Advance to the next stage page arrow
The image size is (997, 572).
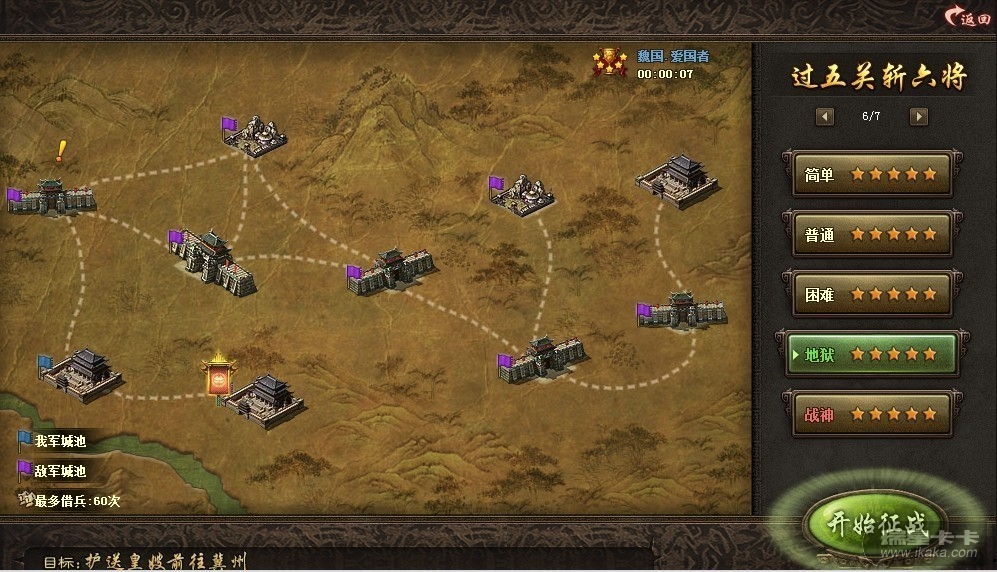(x=918, y=116)
